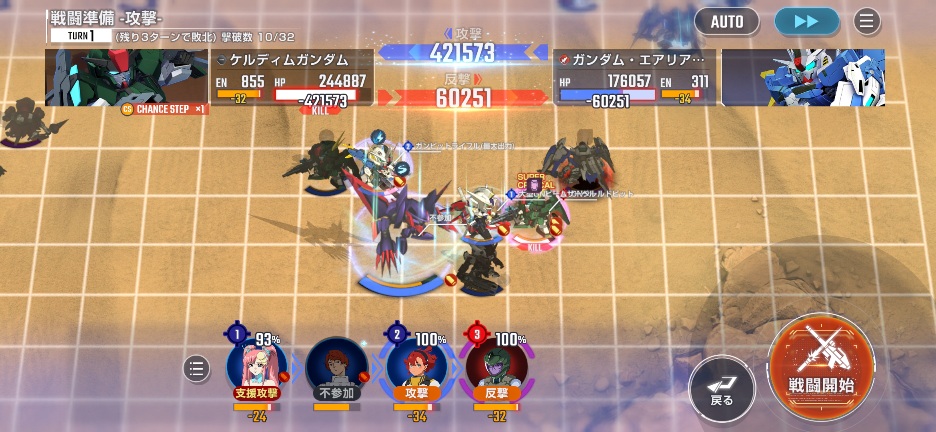Choose the 反撃 pilot portrait
Image resolution: width=936 pixels, height=432 pixels.
pos(496,366)
